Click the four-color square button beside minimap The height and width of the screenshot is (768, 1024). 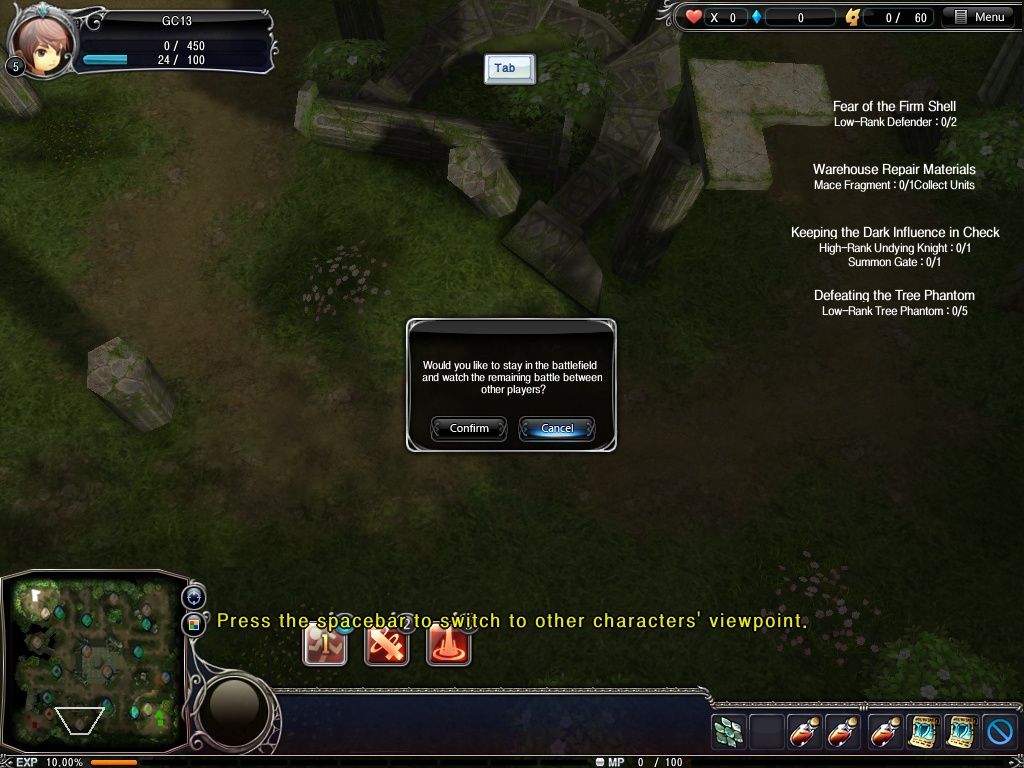[193, 624]
